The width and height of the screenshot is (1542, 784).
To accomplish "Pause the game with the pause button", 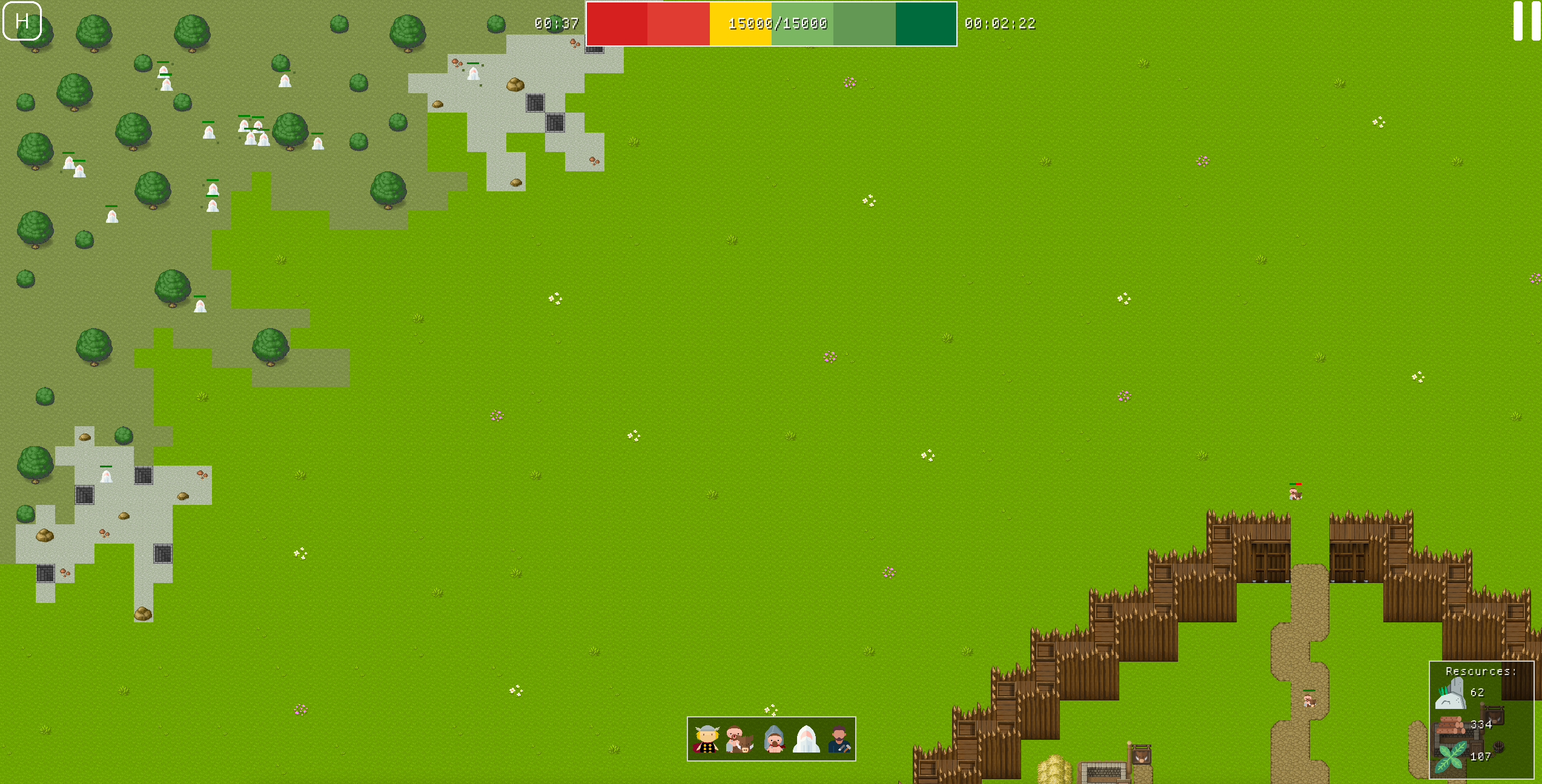I will [1526, 21].
